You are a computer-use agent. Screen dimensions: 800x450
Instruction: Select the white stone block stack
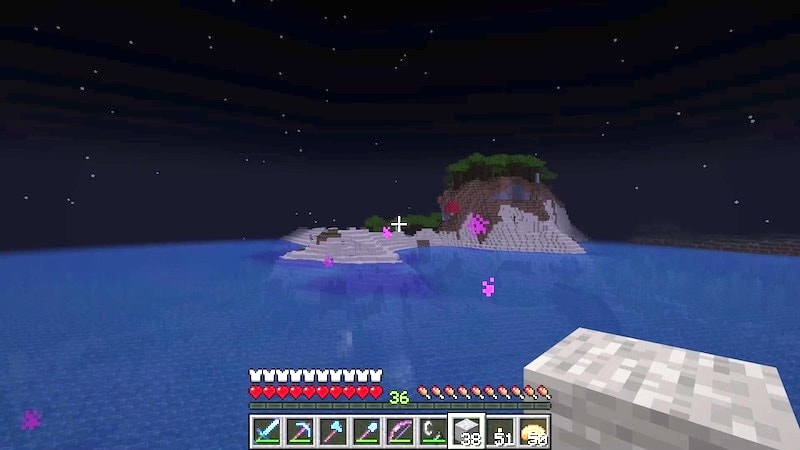pos(468,431)
